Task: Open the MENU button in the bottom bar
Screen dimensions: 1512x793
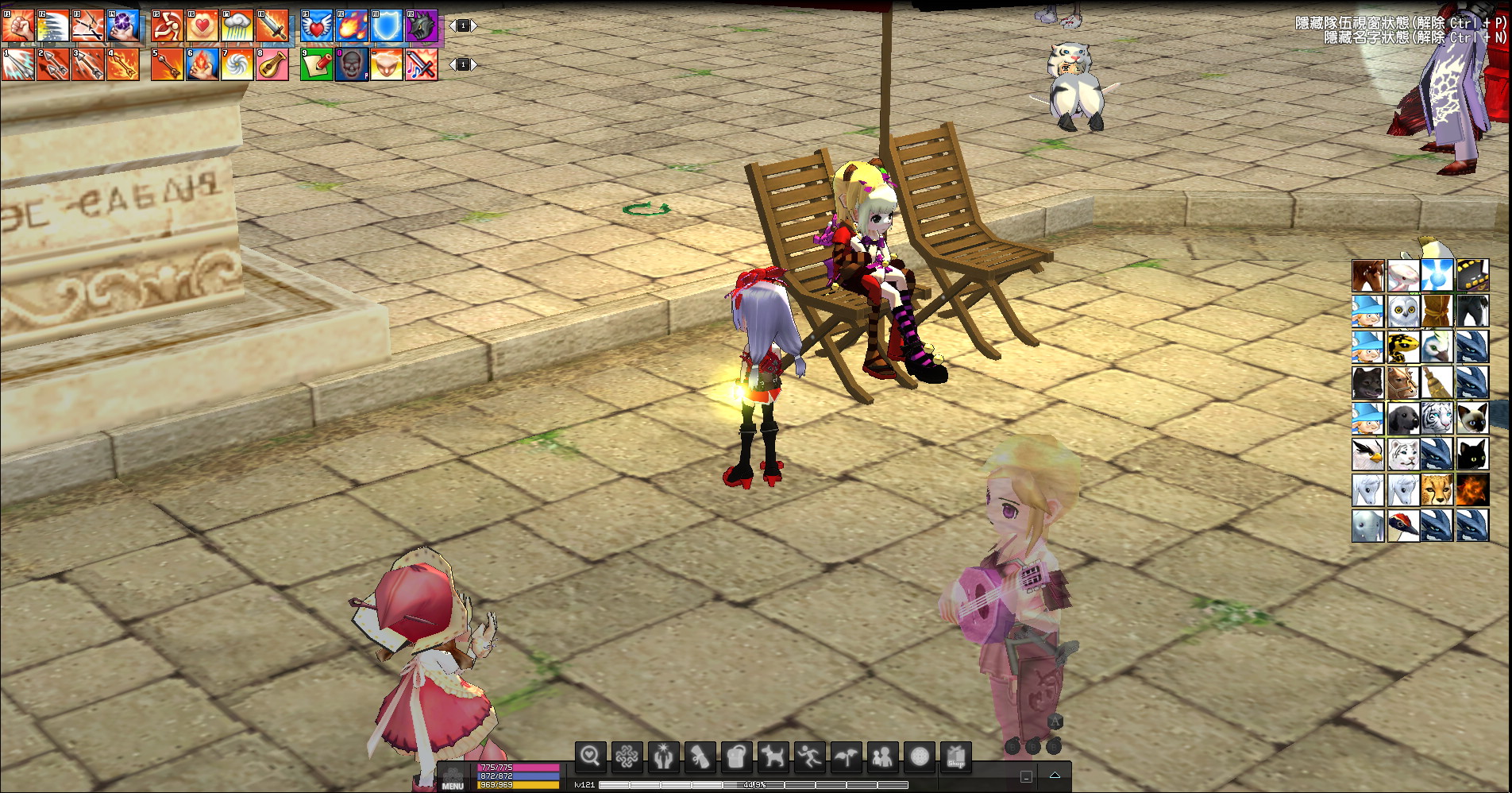Action: [x=453, y=780]
